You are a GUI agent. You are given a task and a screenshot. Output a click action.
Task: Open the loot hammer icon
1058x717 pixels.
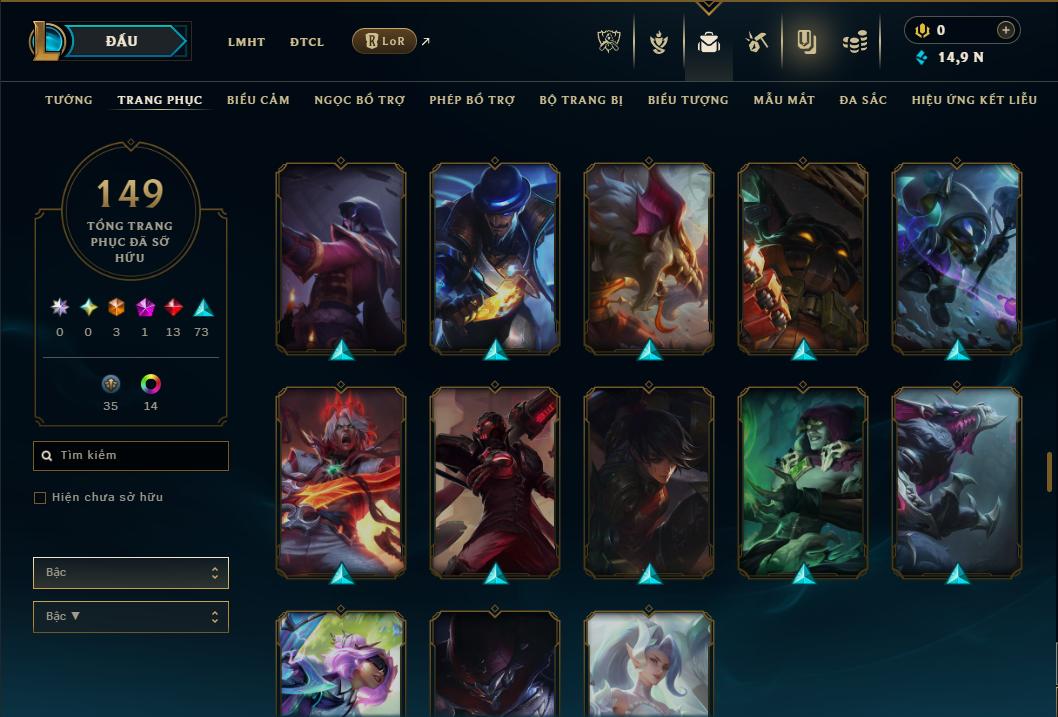[757, 42]
